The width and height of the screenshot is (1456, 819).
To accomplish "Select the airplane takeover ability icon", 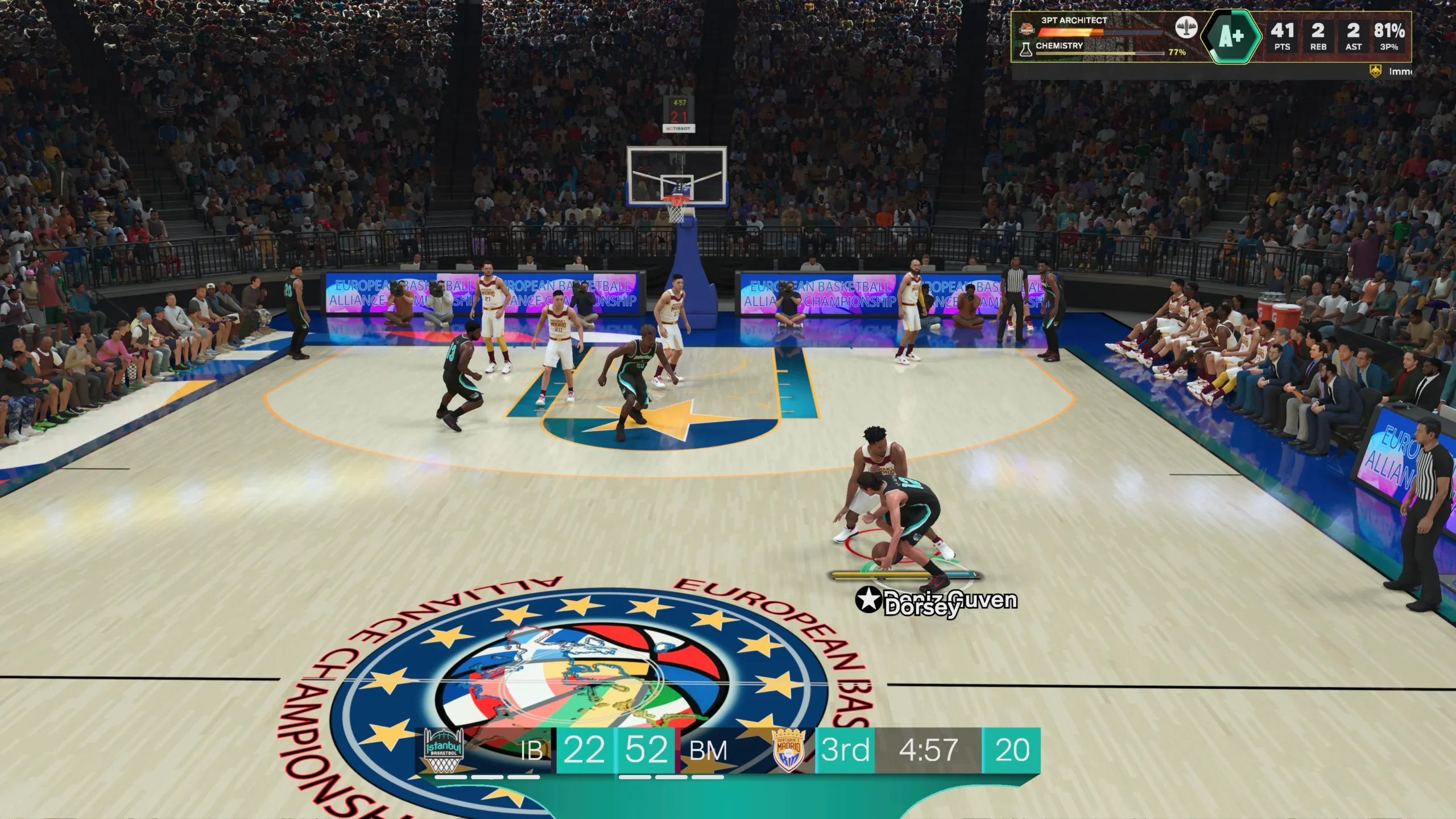I will (1186, 27).
